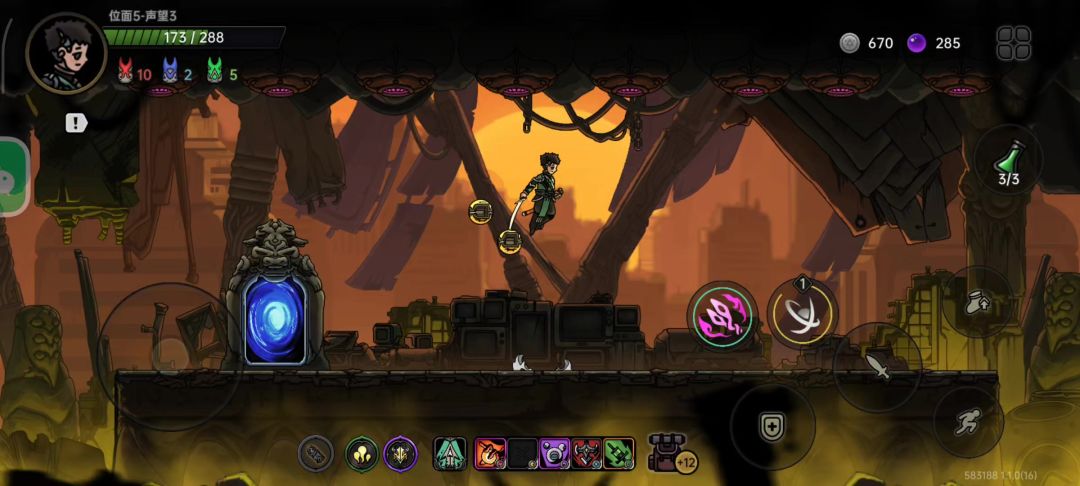Tap the purple-ringed golden emblem icon
The width and height of the screenshot is (1080, 486).
point(401,454)
